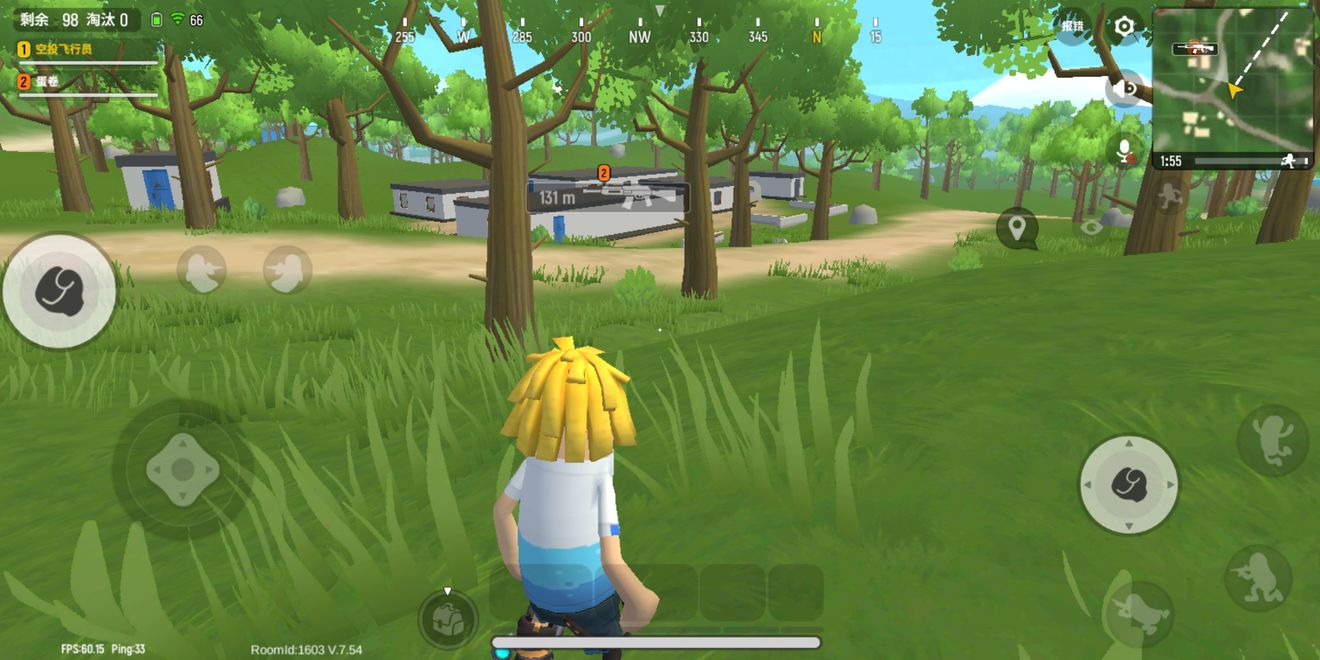Lean right with the peek button

(288, 270)
